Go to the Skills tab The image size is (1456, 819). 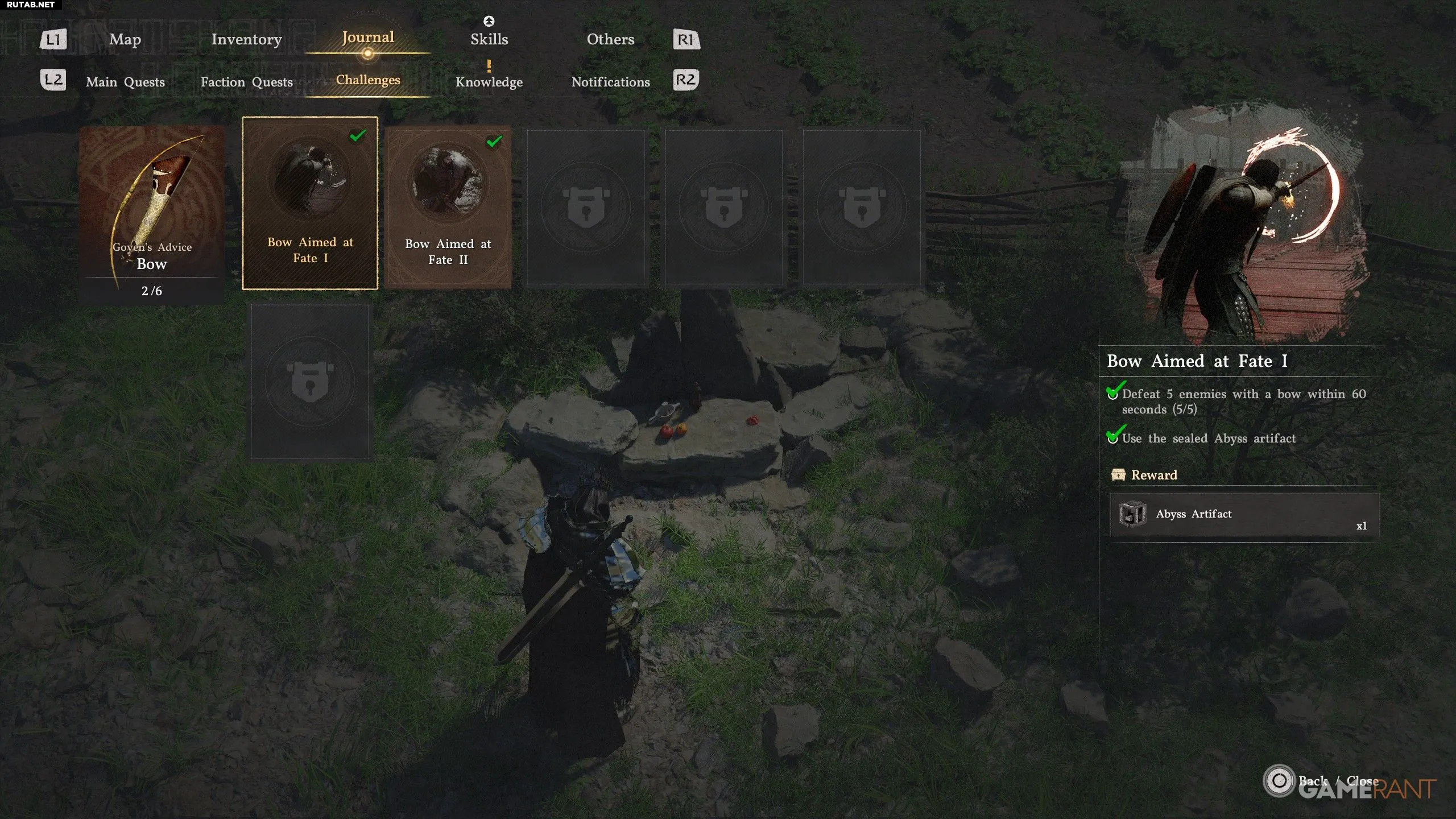click(489, 39)
